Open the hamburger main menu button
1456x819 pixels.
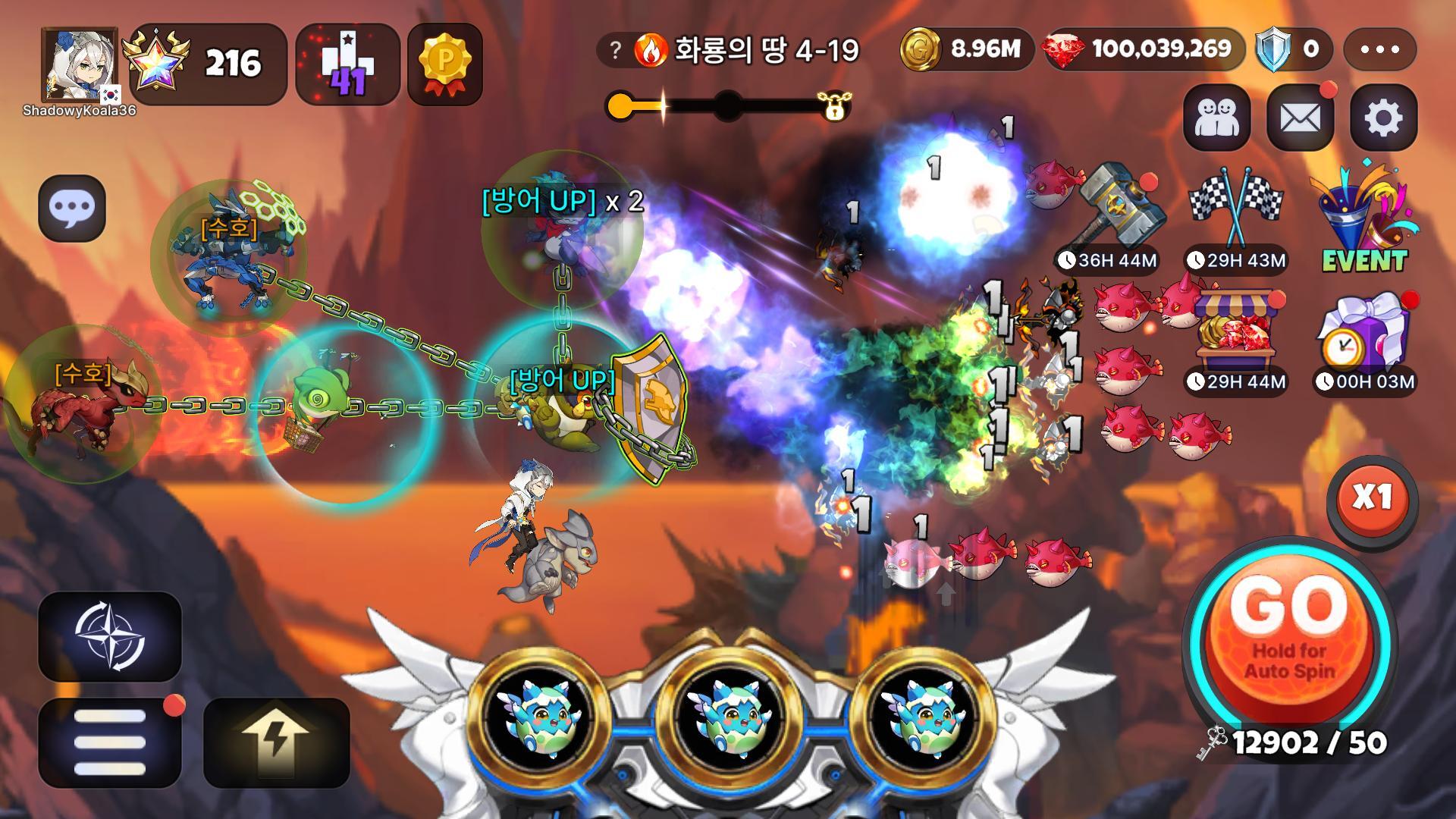(x=110, y=742)
